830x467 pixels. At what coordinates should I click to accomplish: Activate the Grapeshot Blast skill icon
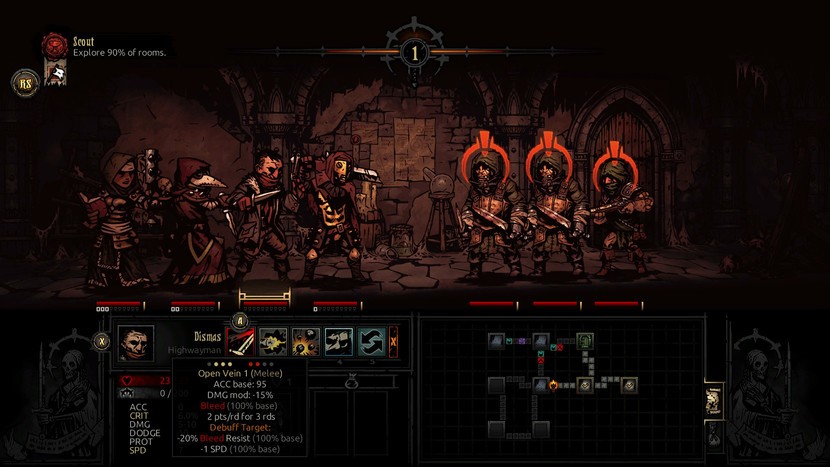click(305, 342)
